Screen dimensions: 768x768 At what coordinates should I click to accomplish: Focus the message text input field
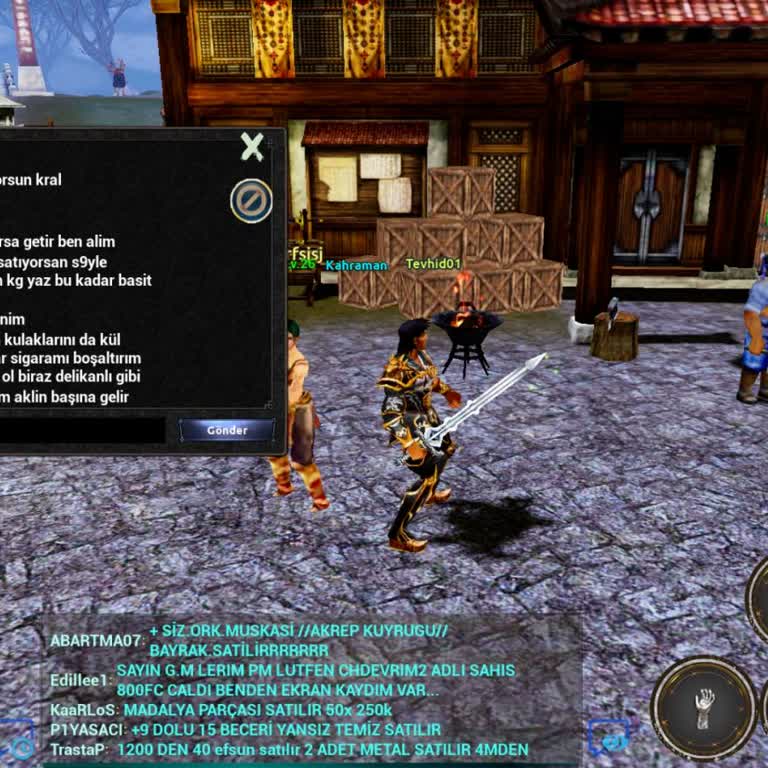(82, 430)
